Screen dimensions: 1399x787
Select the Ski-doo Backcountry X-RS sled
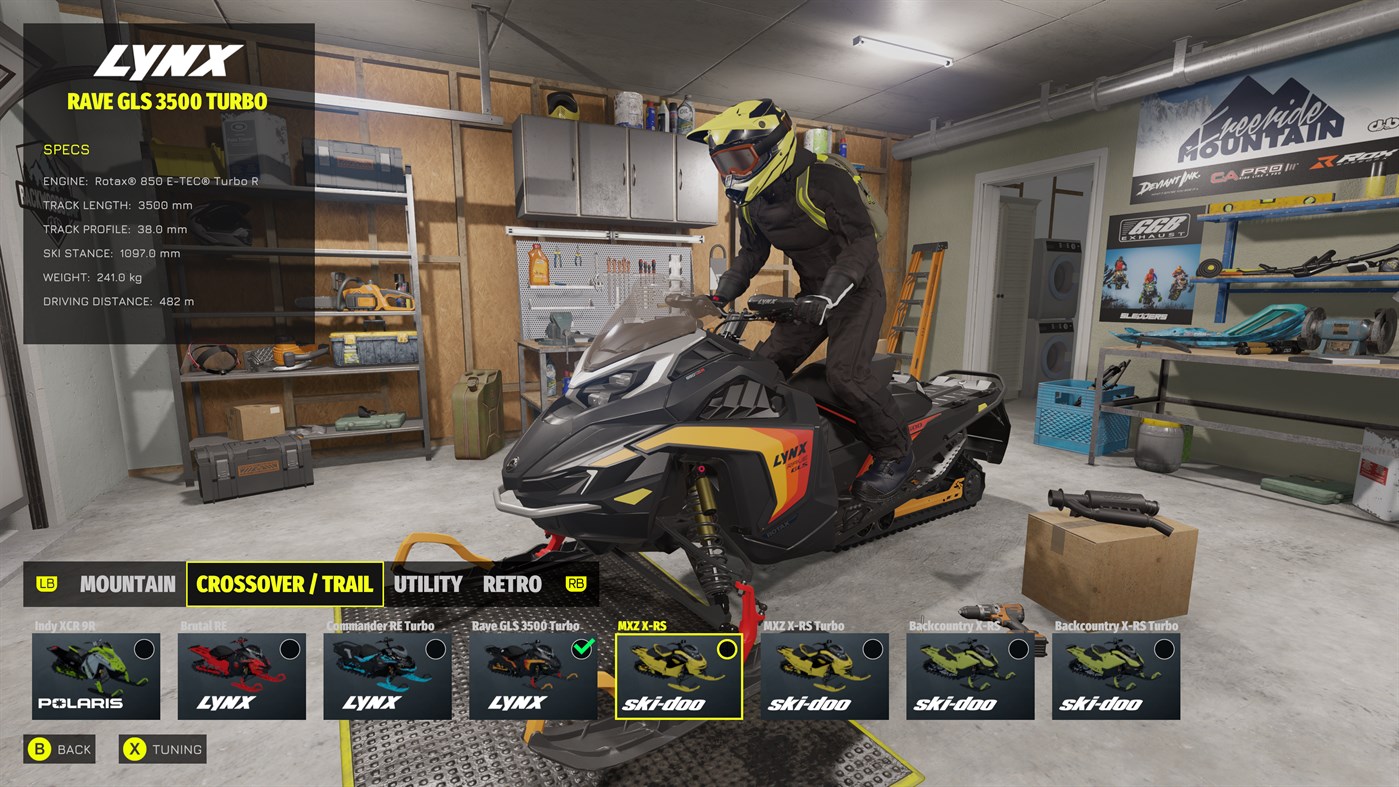tap(970, 675)
